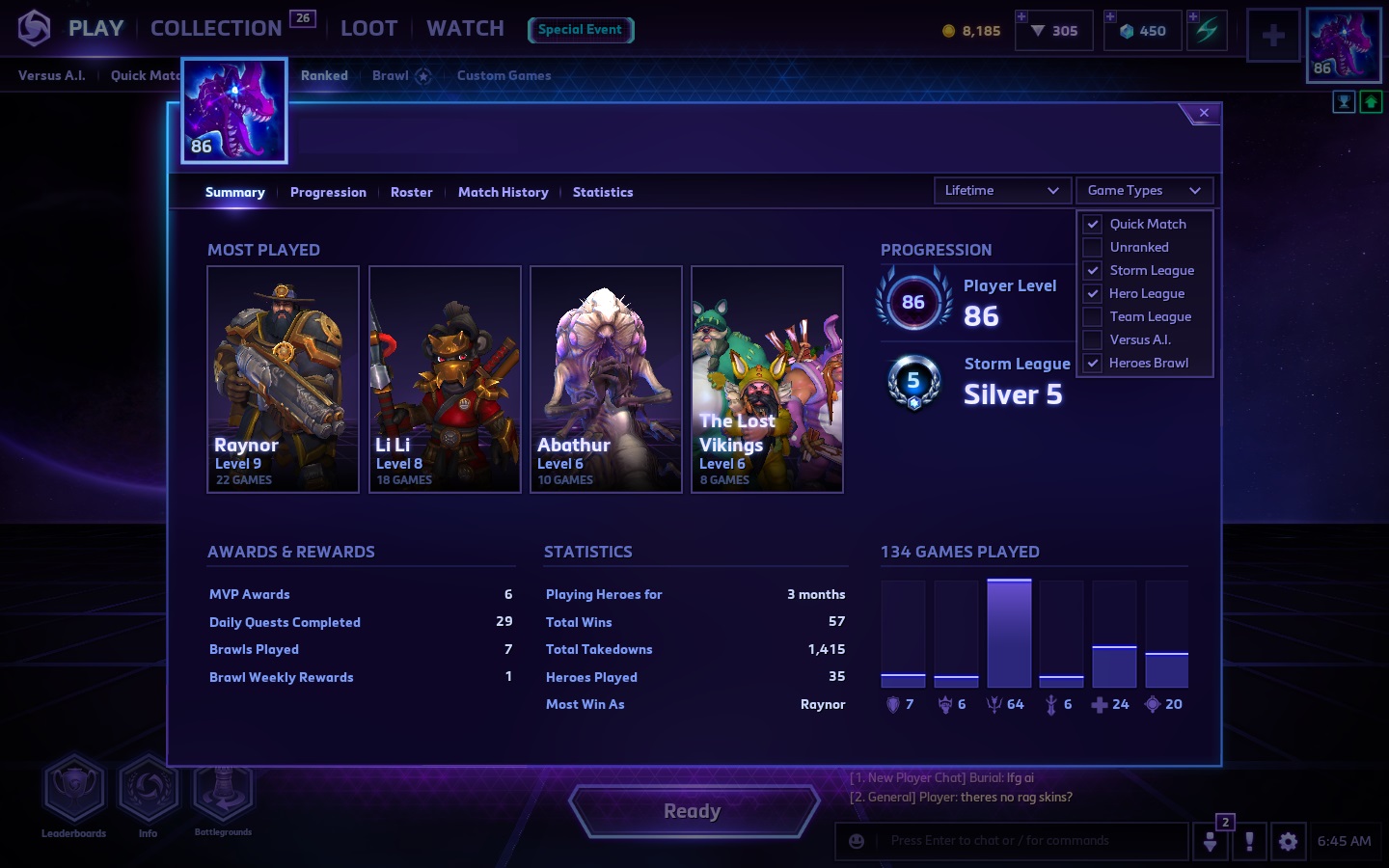Check the Versus A.I. filter option
1389x868 pixels.
point(1093,339)
